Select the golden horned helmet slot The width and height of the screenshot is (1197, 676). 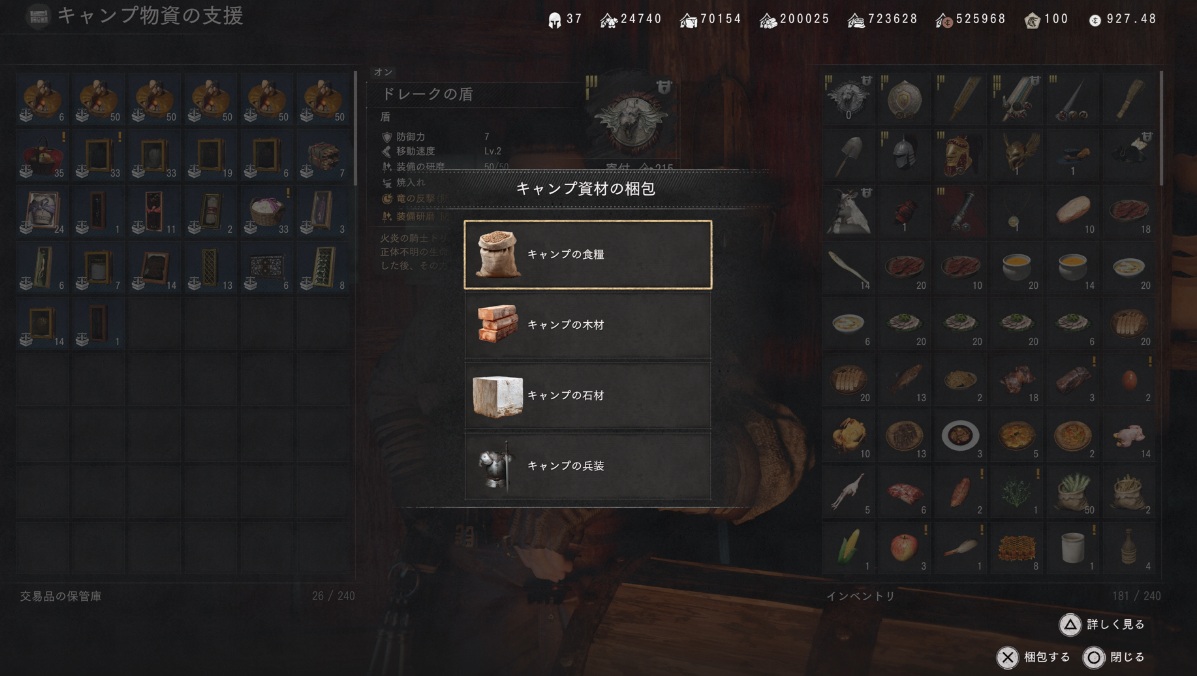[x=1017, y=153]
